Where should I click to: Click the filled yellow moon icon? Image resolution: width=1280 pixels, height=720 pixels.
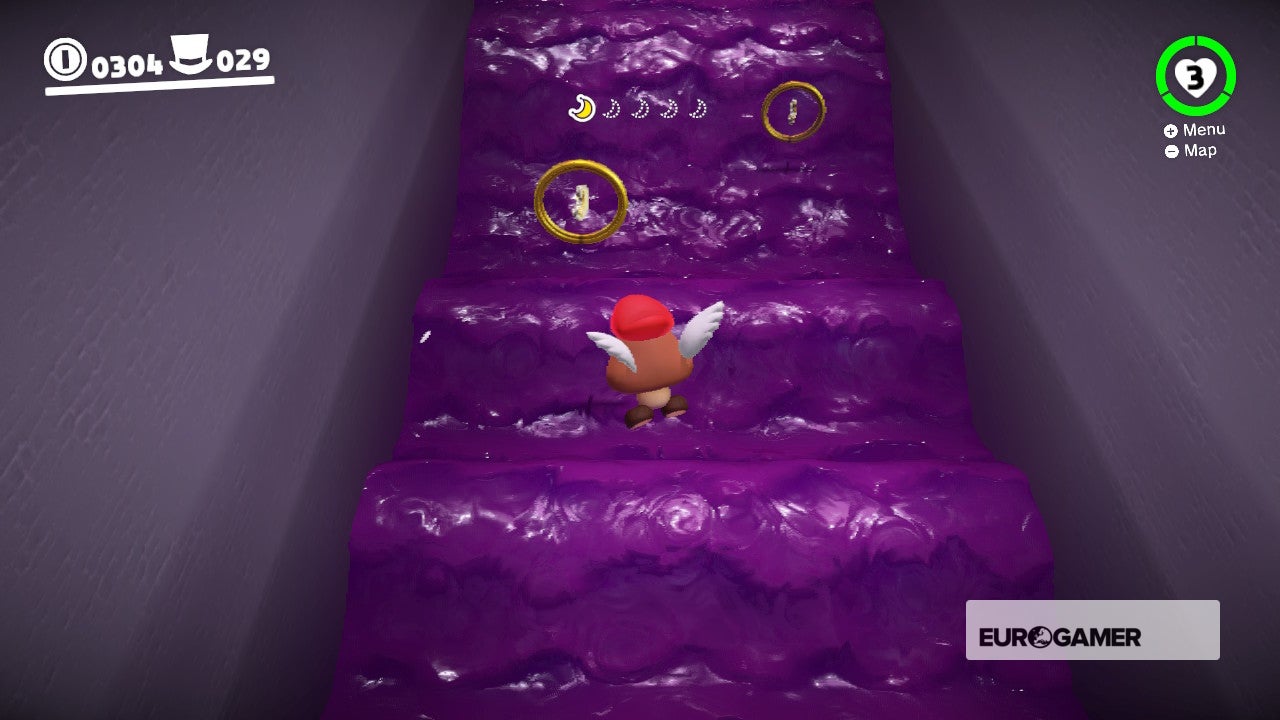pos(579,107)
